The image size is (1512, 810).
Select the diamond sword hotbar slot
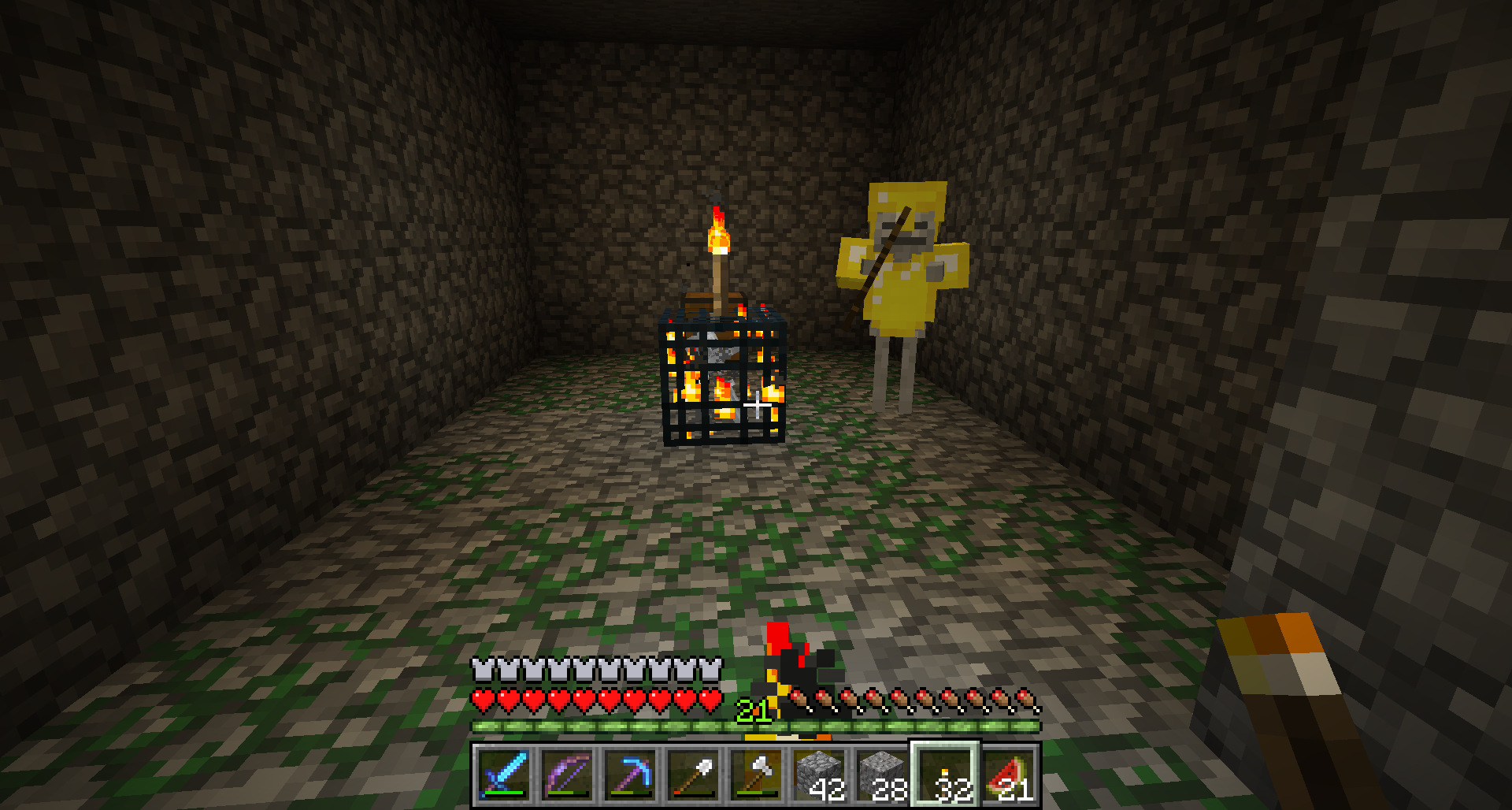tap(504, 775)
